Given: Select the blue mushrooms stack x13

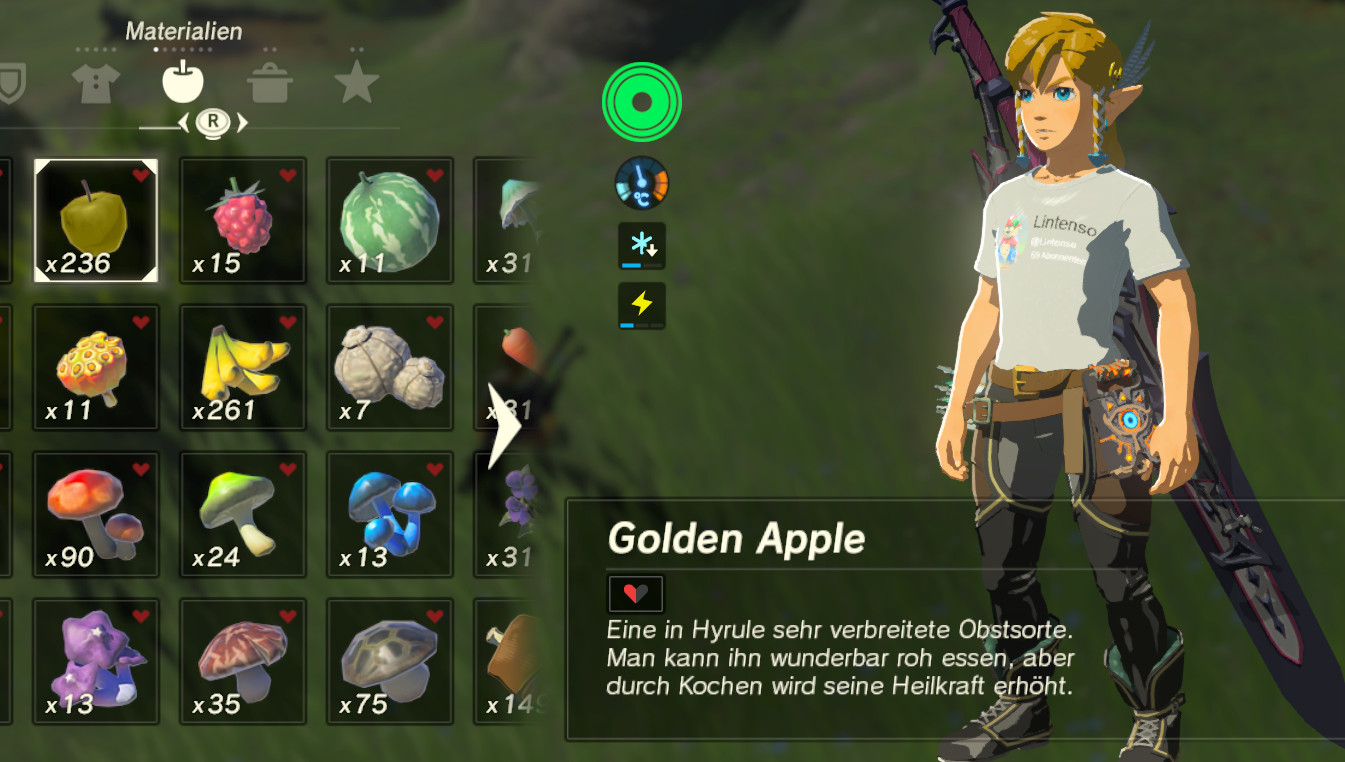Looking at the screenshot, I should click(389, 512).
